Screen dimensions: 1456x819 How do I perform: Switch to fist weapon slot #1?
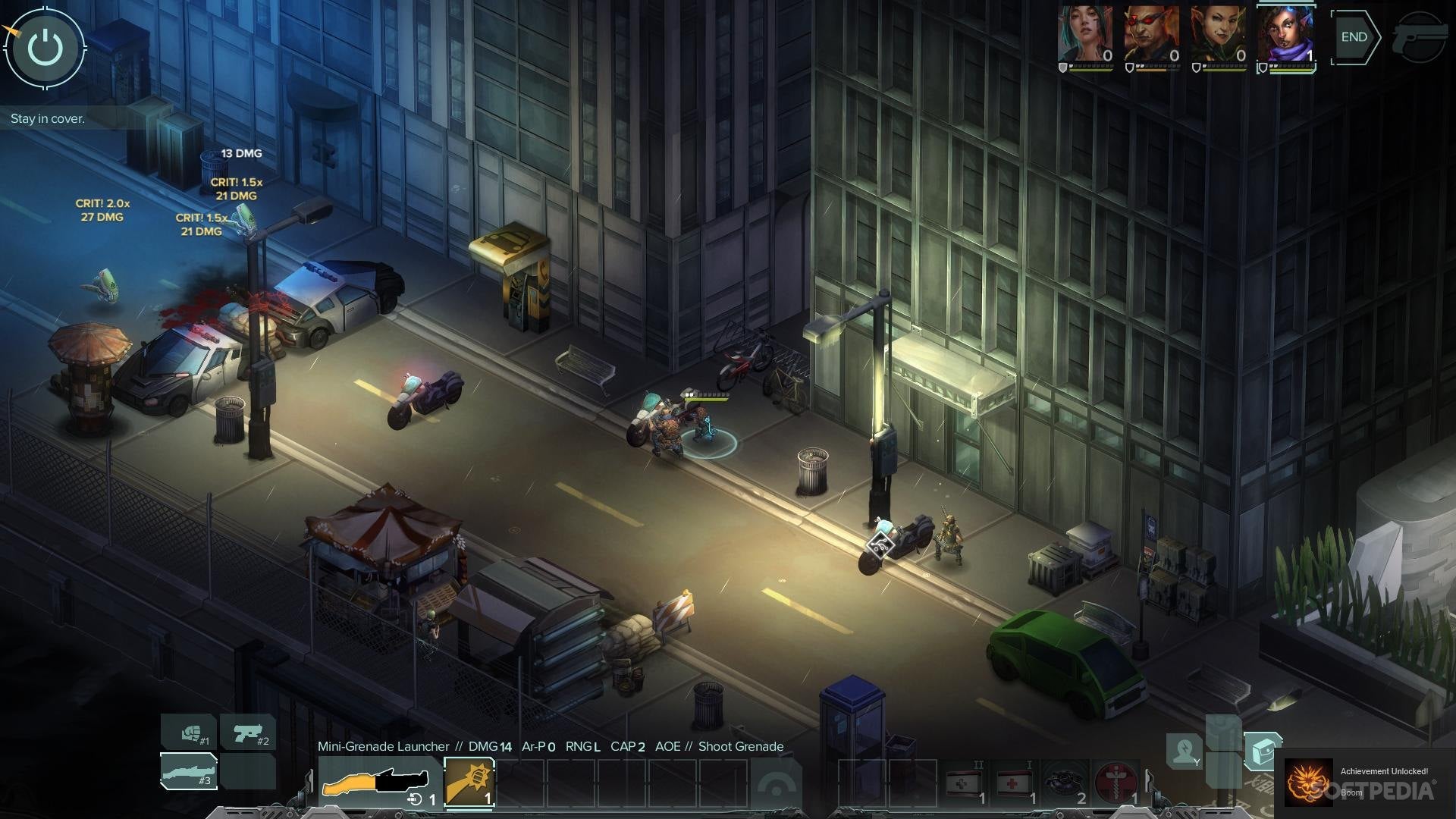pyautogui.click(x=189, y=733)
